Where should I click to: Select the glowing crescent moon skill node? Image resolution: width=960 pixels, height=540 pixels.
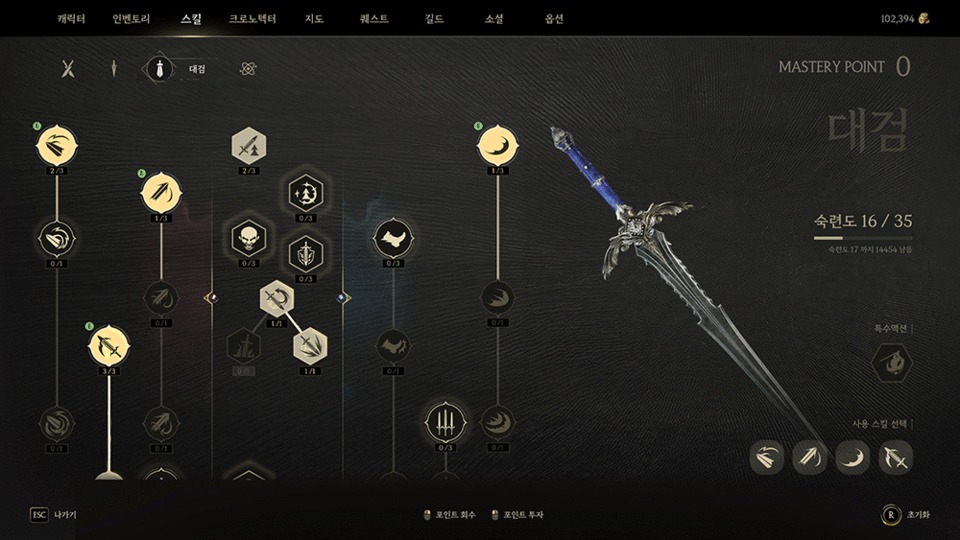(x=497, y=146)
